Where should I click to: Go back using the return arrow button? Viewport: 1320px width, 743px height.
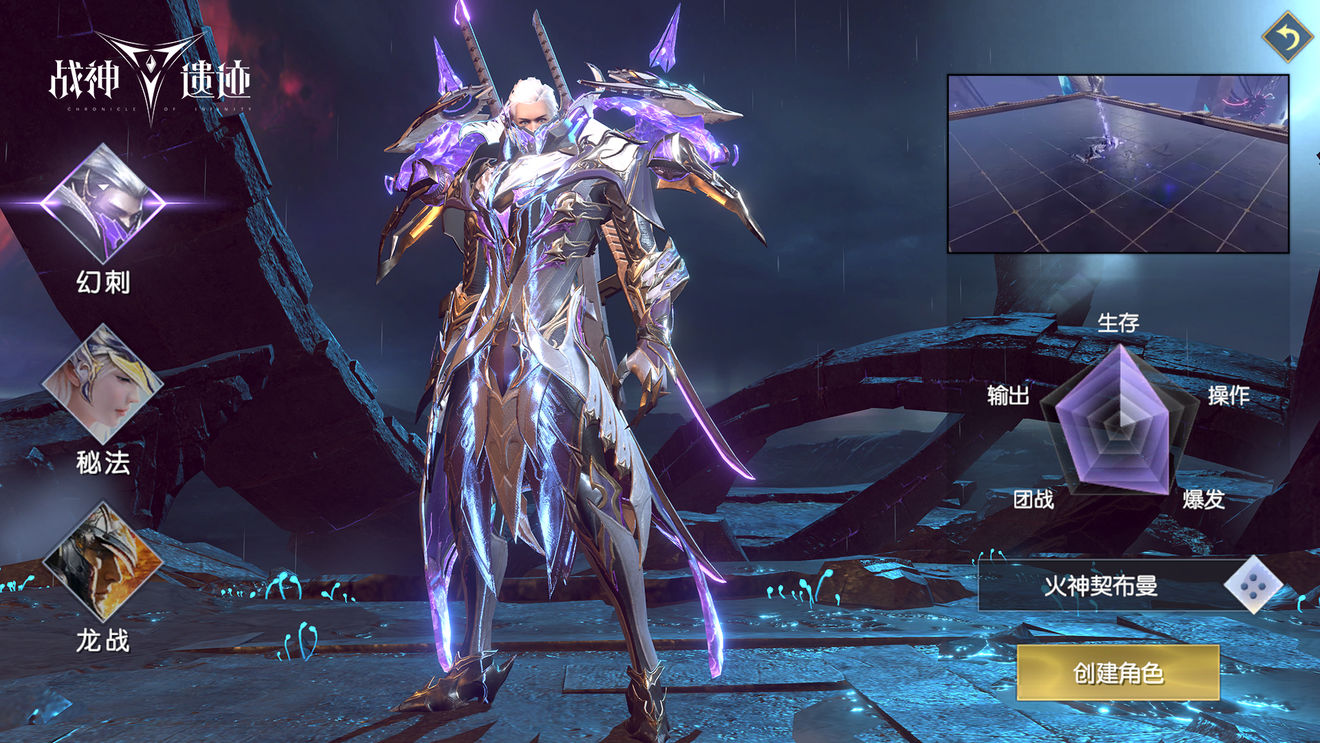click(1287, 37)
